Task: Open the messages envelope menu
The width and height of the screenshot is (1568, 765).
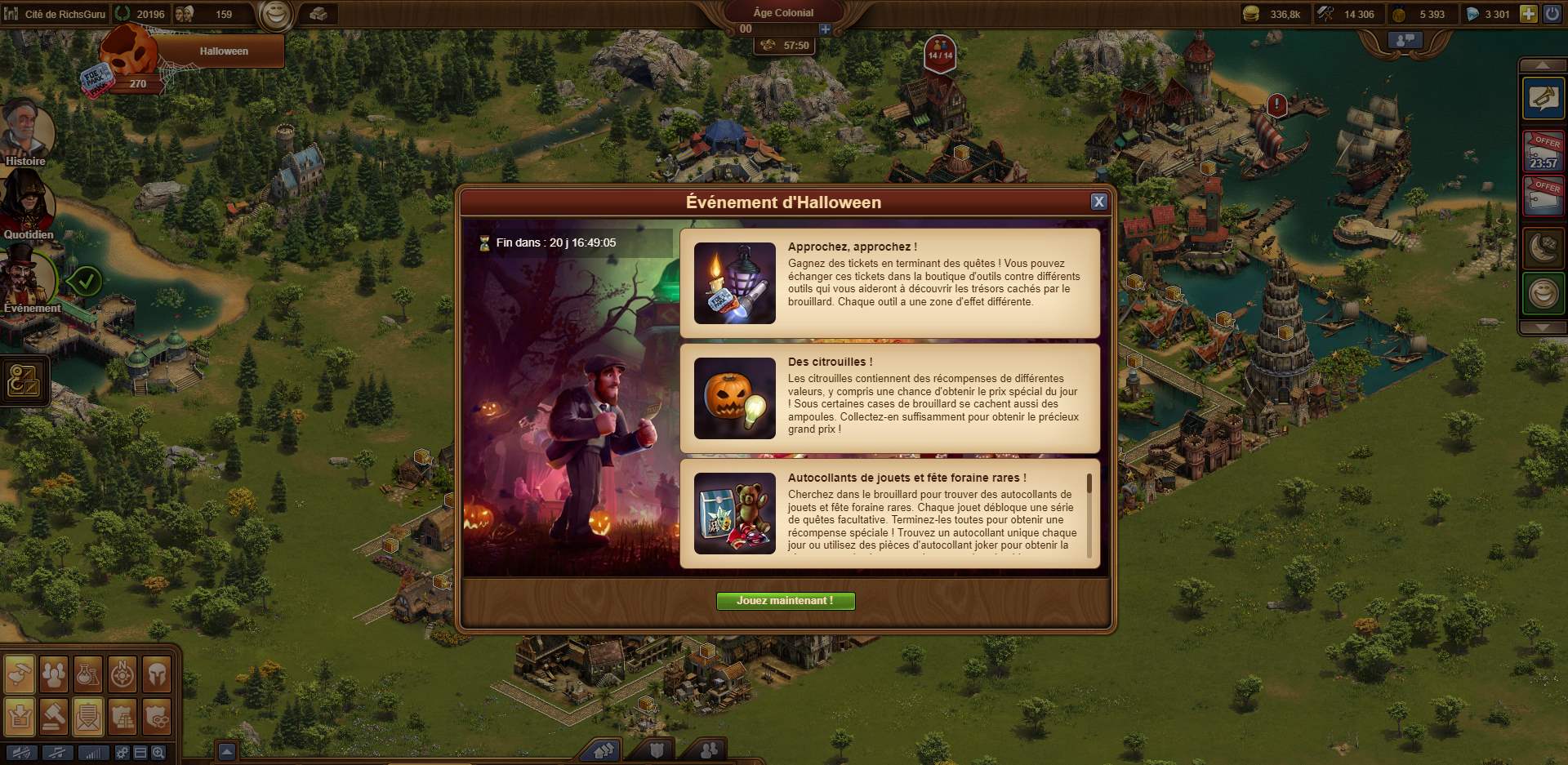Action: pos(88,717)
